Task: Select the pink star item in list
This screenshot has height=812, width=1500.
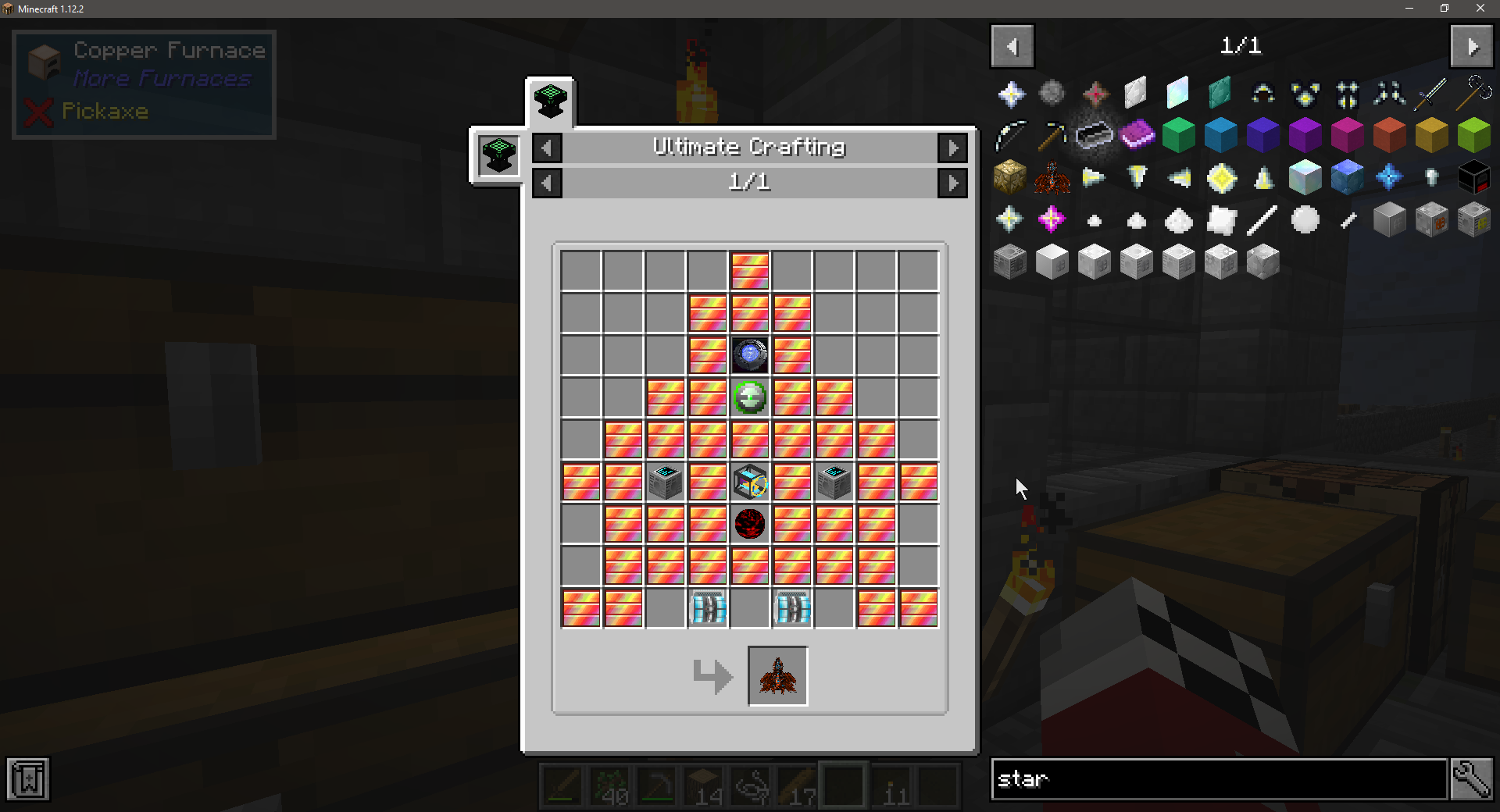Action: [1052, 219]
